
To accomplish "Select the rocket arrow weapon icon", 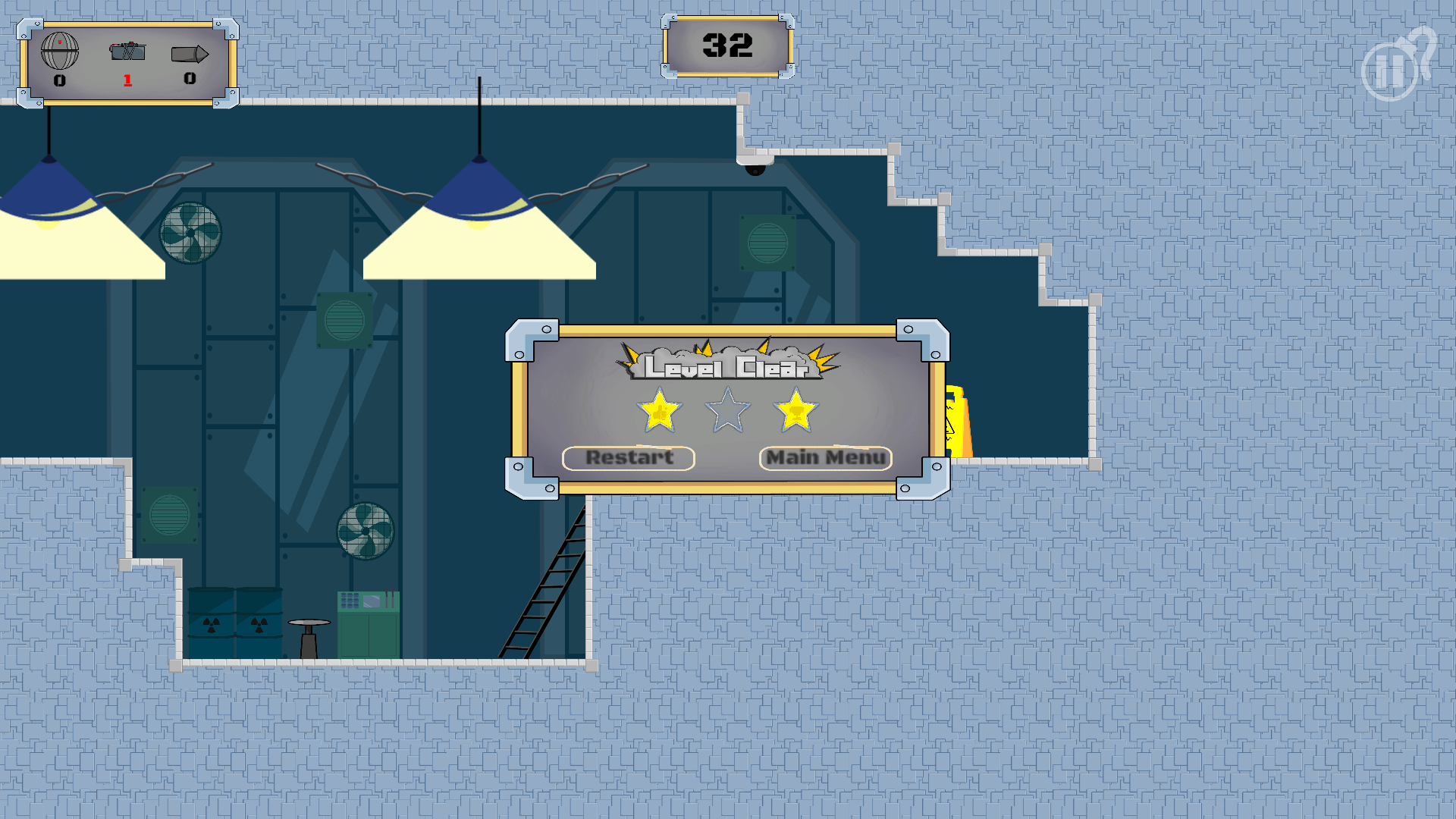I will 189,53.
